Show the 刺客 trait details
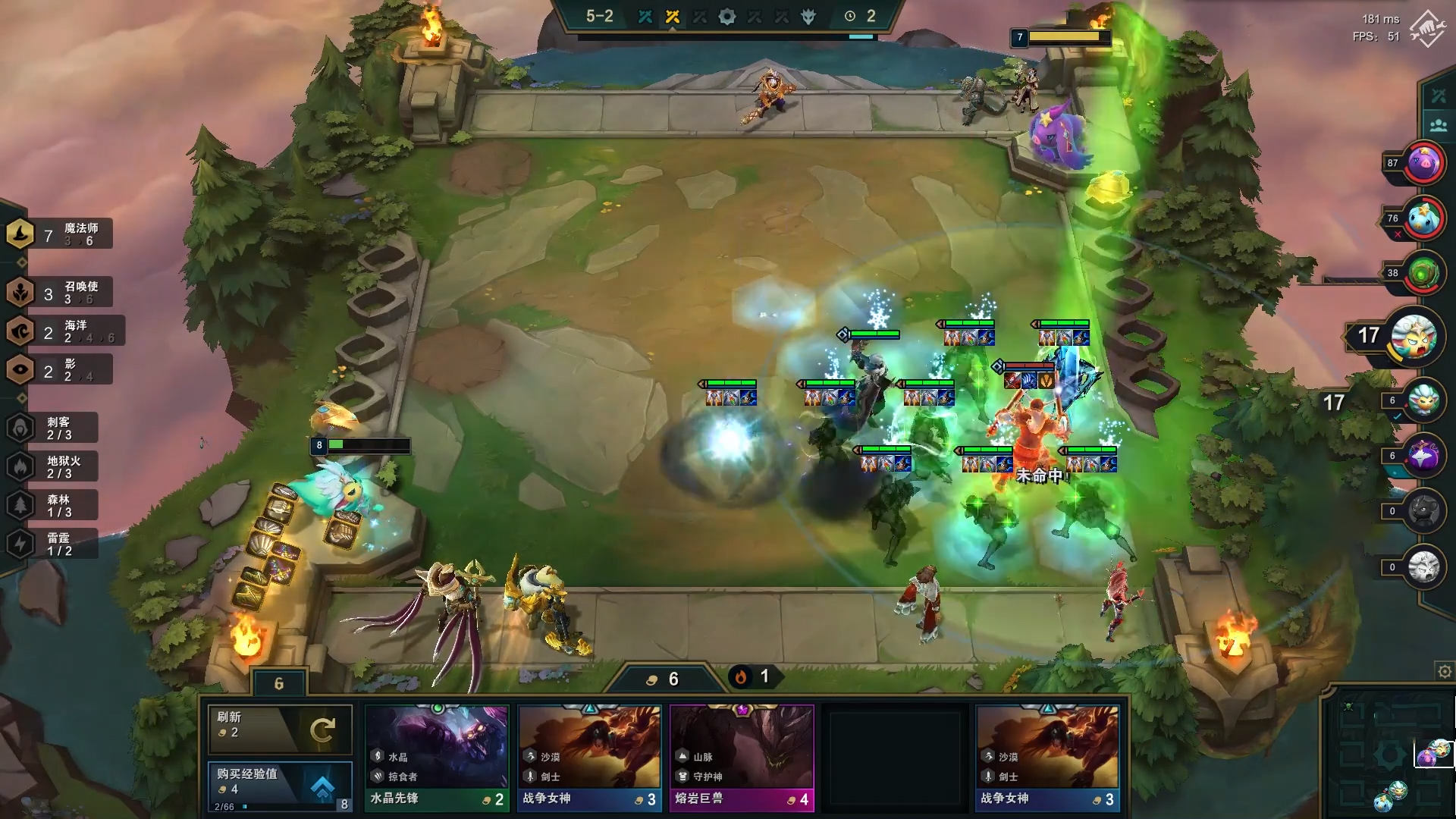This screenshot has height=819, width=1456. 53,428
